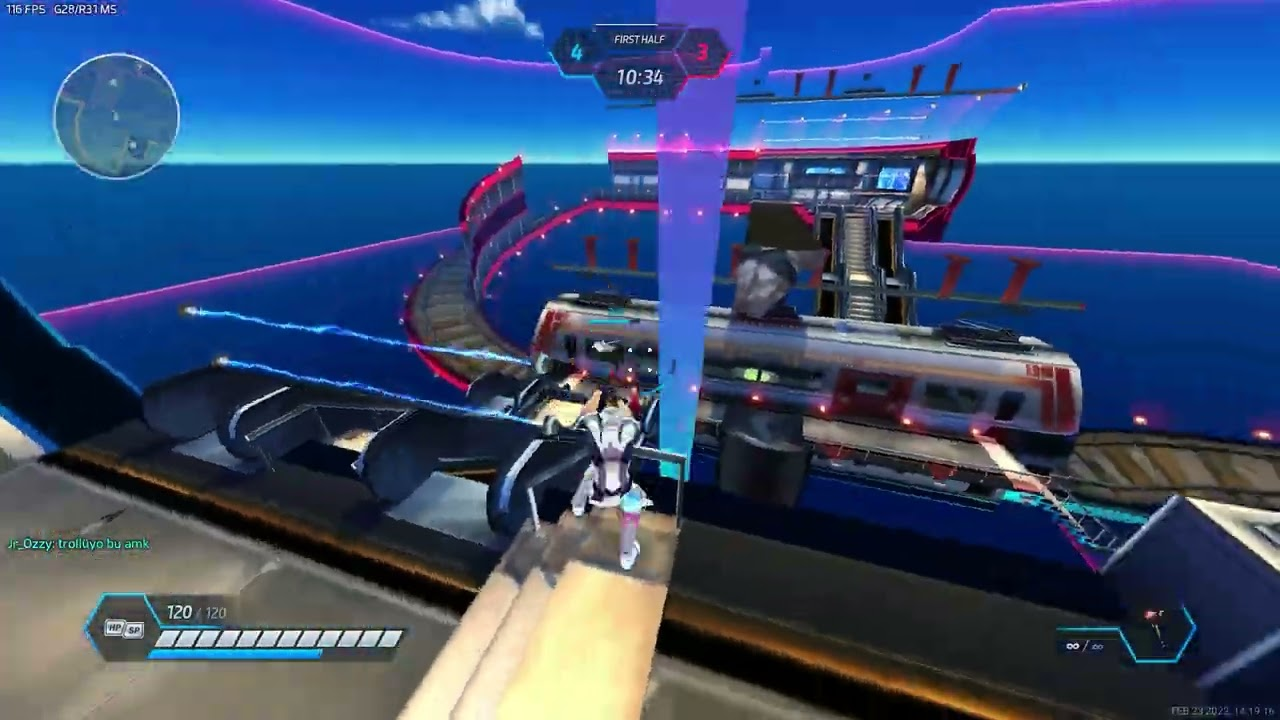Click the HP SP badge icon
Screen dimensions: 1280x720
[124, 629]
